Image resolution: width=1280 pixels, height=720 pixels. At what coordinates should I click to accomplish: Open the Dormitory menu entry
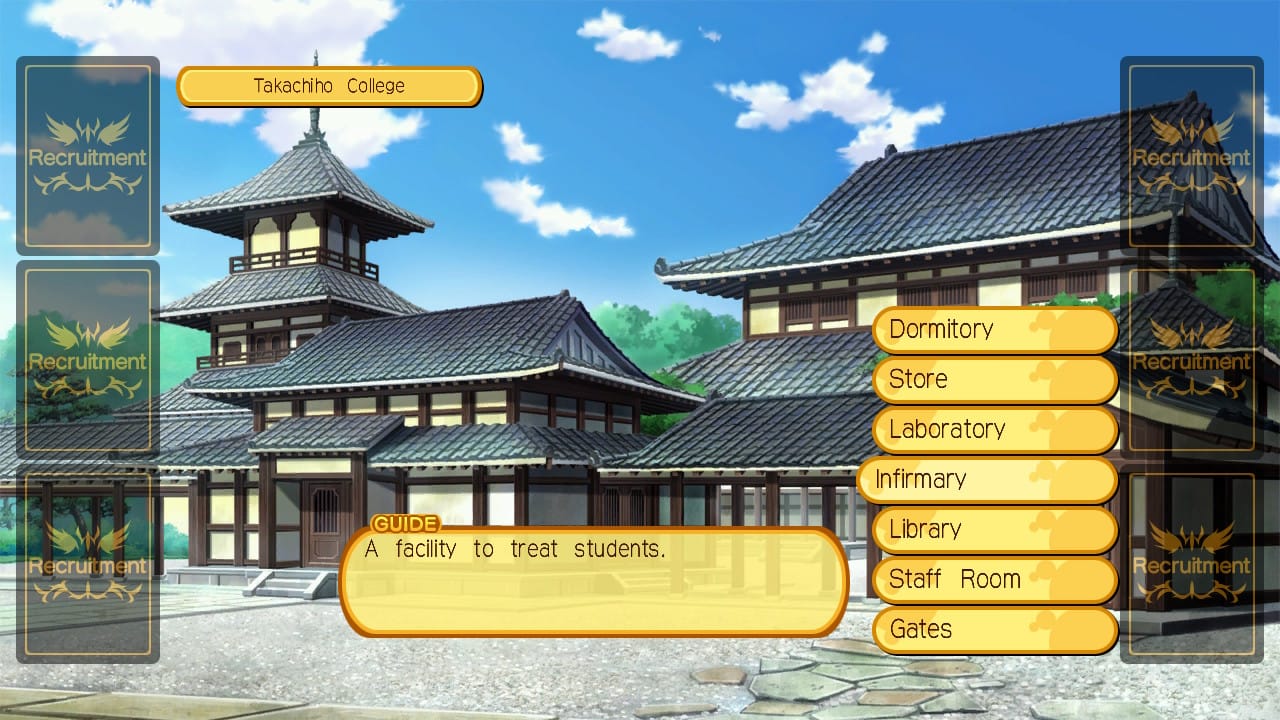(994, 330)
